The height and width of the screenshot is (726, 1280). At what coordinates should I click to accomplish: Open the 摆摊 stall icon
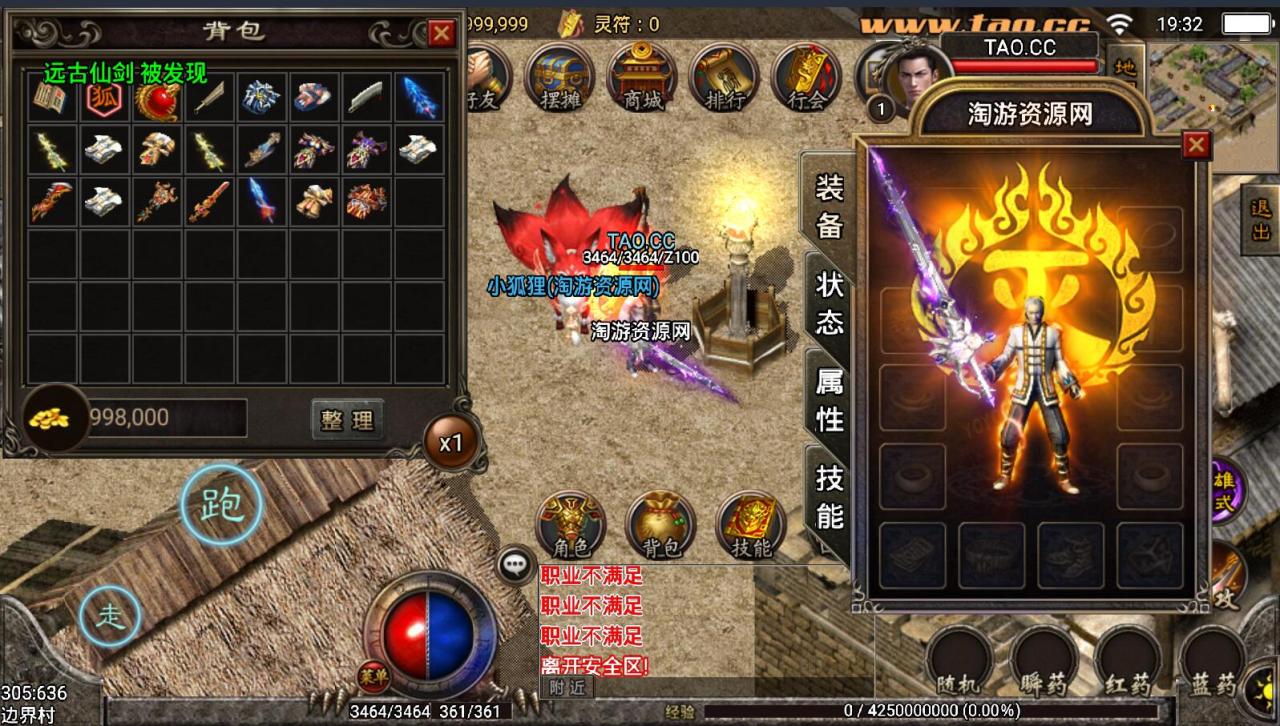[560, 77]
